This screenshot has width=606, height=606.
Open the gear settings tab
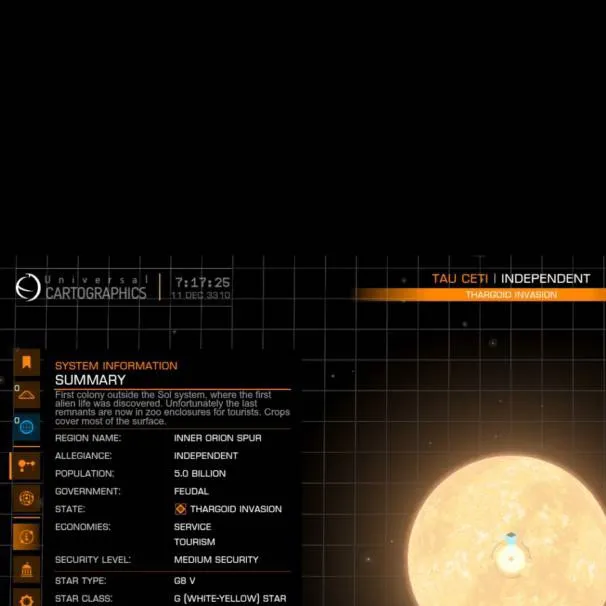[x=26, y=599]
